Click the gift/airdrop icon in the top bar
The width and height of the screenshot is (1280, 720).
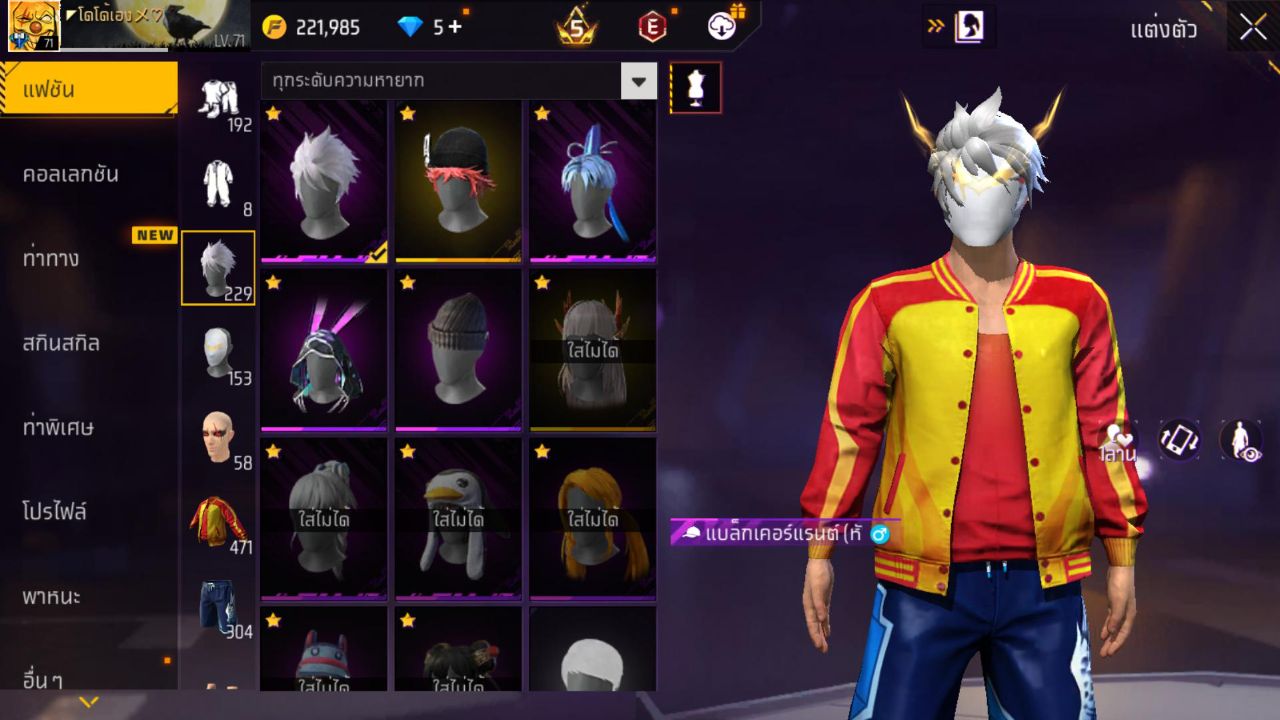pos(721,27)
